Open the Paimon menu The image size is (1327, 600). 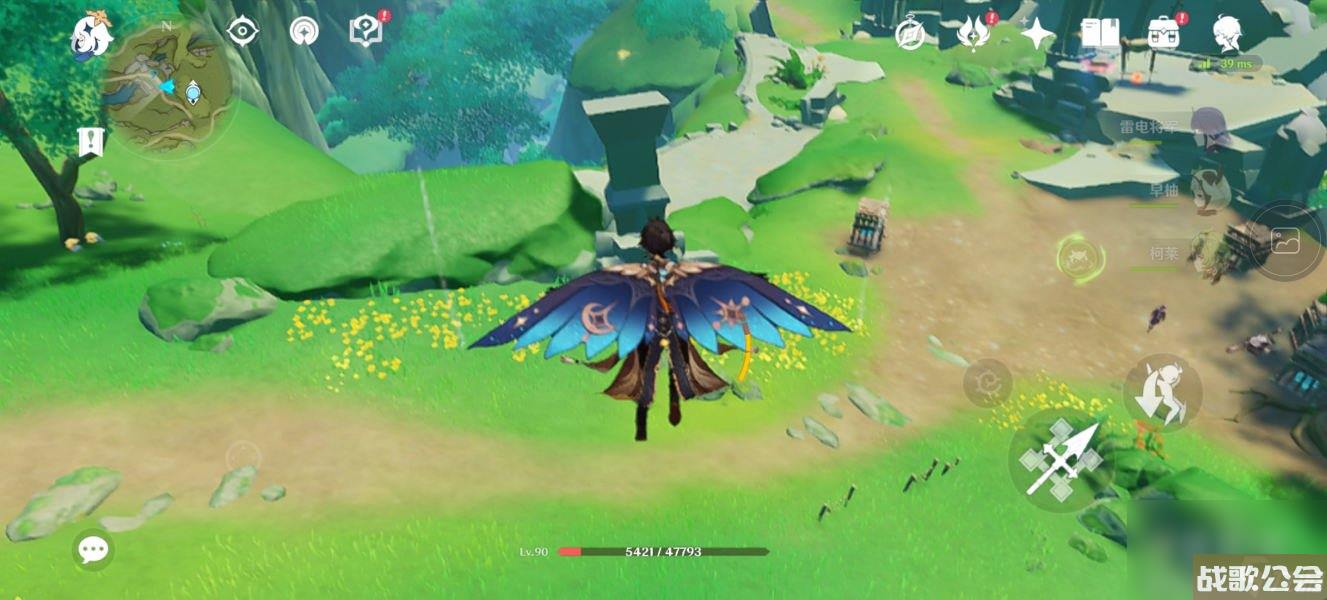[92, 36]
